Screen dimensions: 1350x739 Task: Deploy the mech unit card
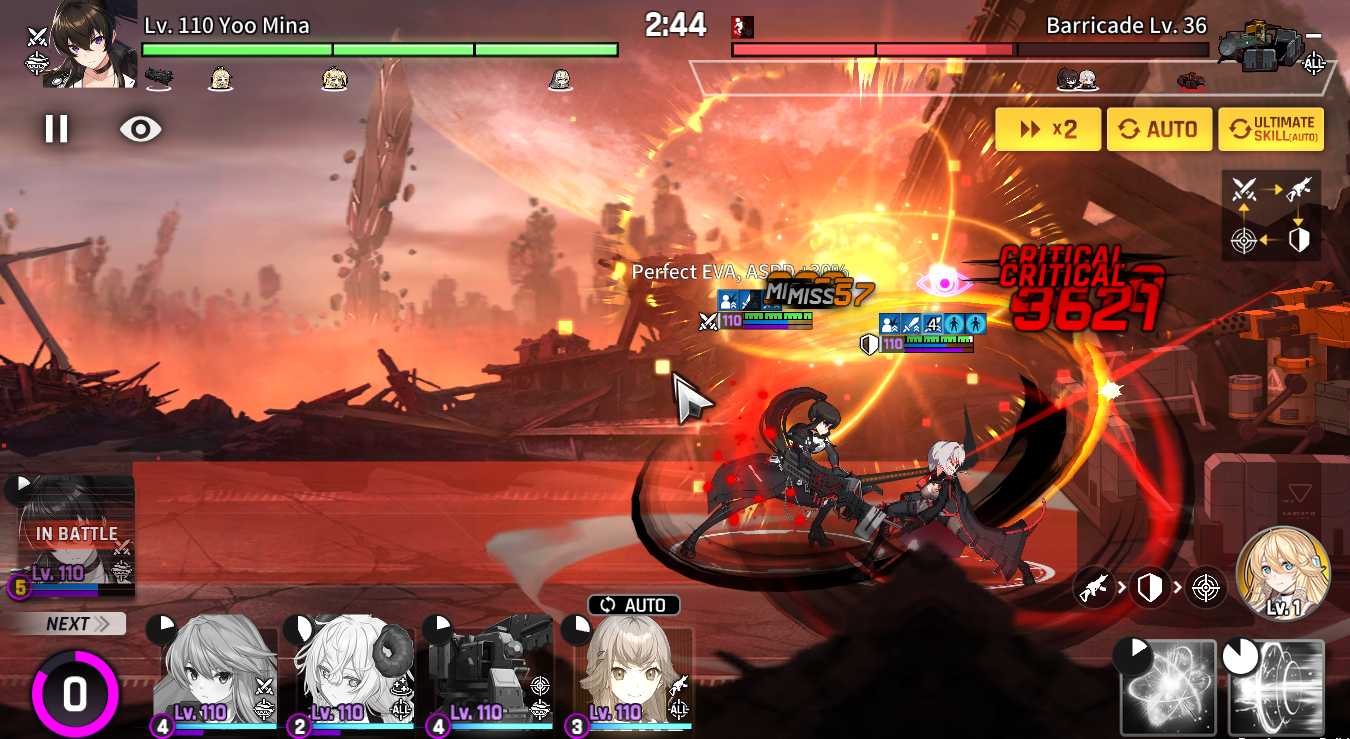tap(490, 670)
